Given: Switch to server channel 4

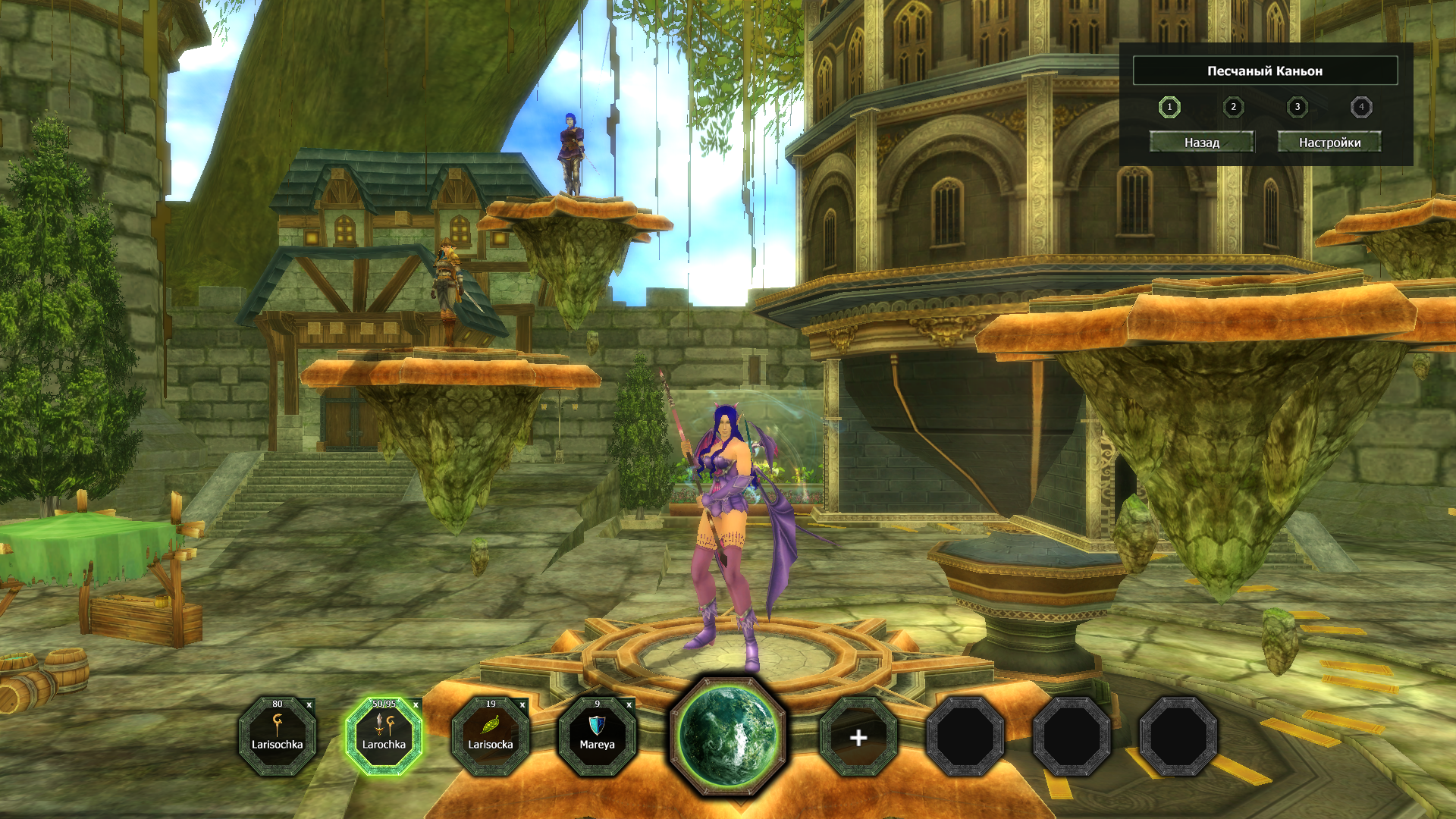Looking at the screenshot, I should [1361, 107].
